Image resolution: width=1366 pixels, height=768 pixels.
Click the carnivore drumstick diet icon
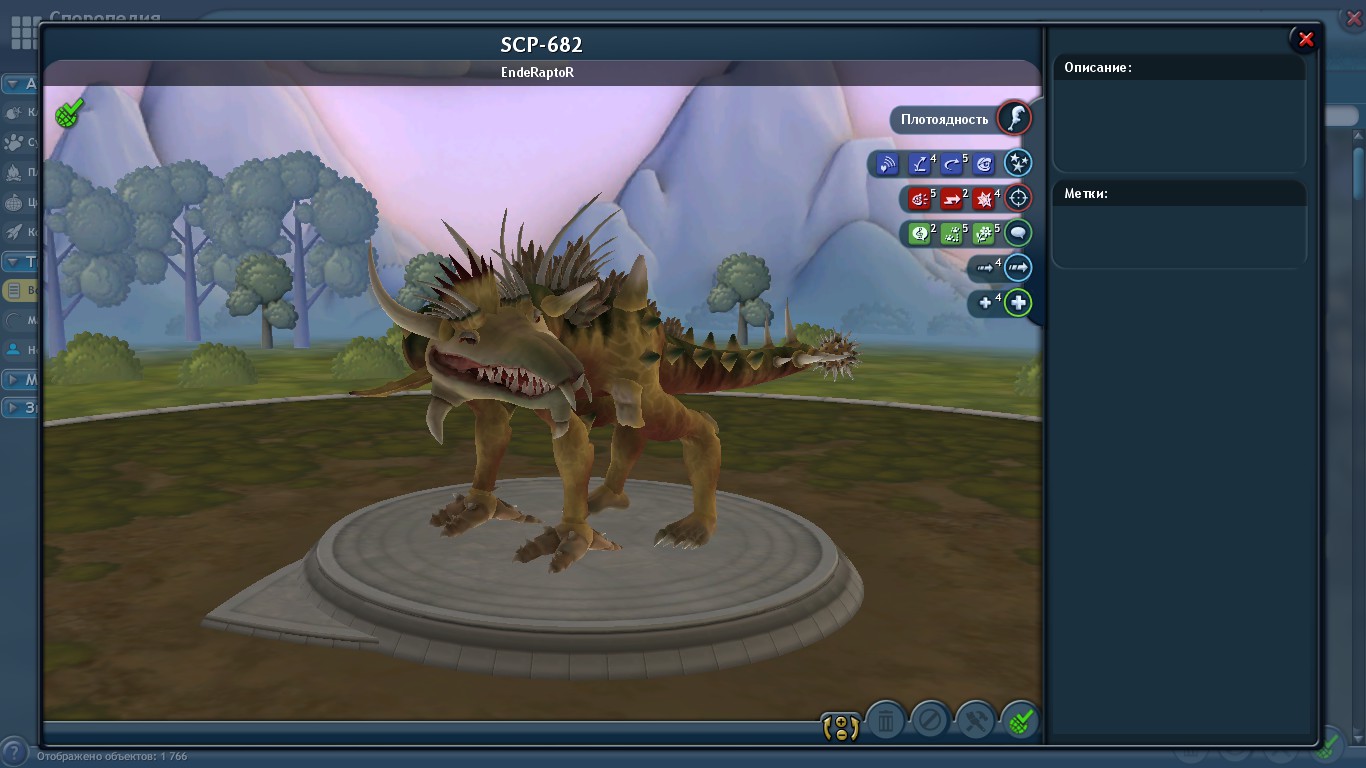1014,120
